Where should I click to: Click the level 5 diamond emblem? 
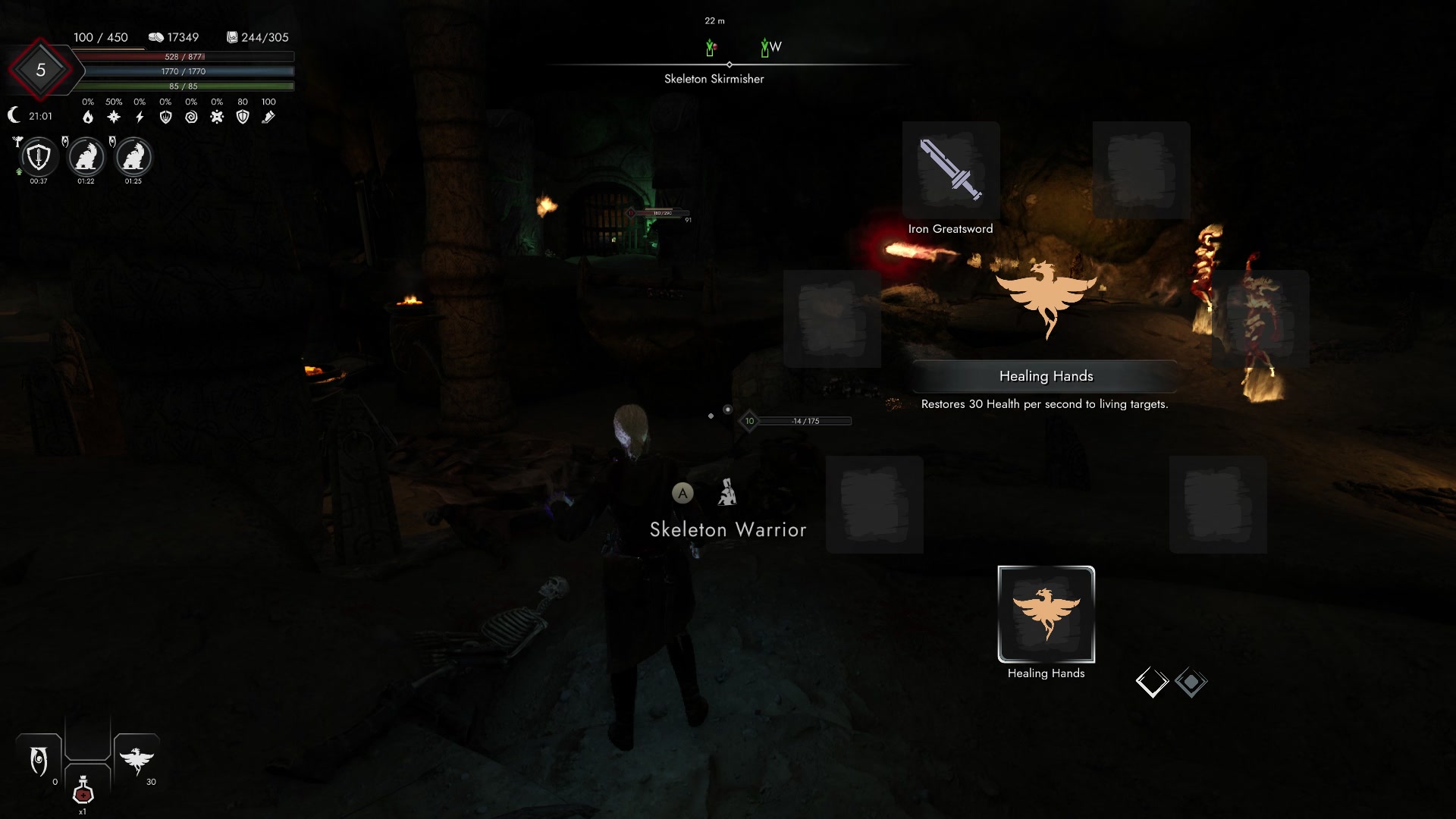(x=42, y=69)
